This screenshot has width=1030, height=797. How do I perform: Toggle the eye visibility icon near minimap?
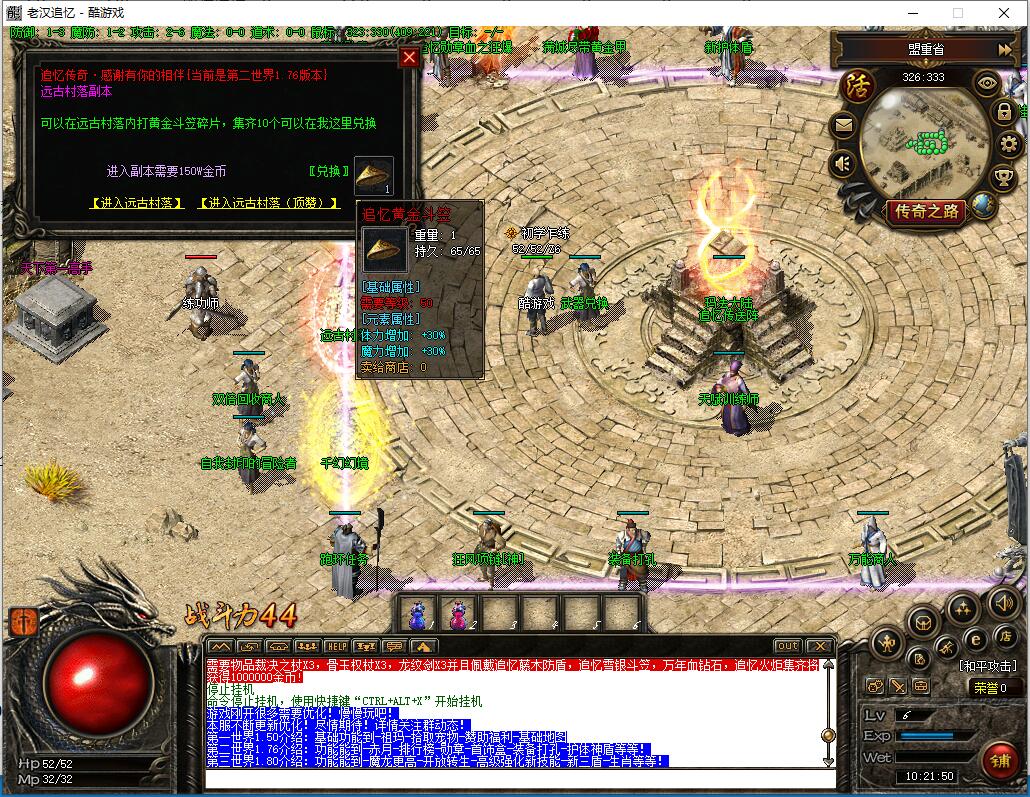point(987,83)
